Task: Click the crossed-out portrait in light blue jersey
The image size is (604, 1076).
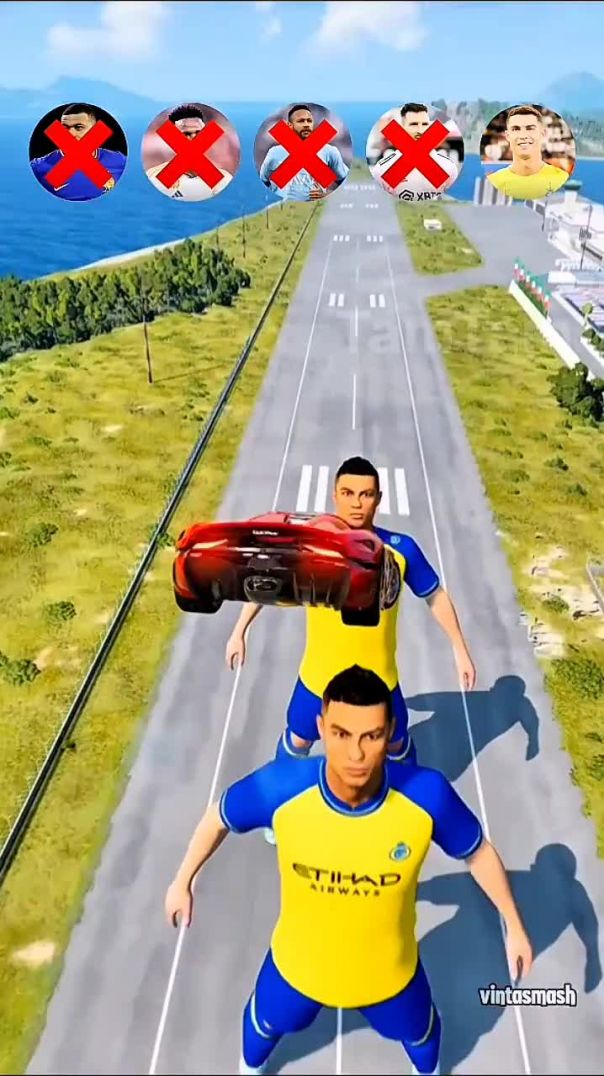Action: 302,153
